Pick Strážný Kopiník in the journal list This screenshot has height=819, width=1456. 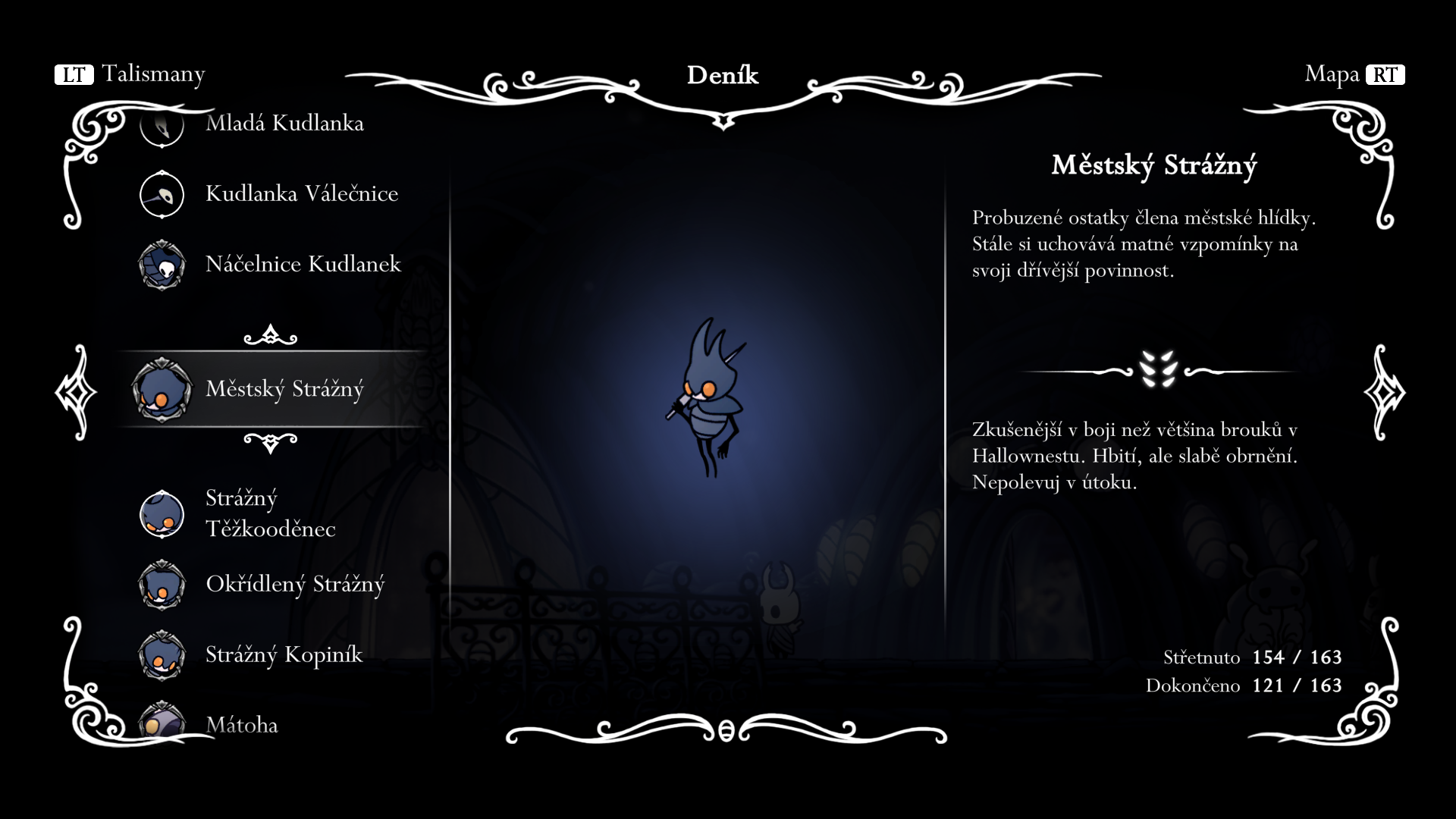click(284, 655)
